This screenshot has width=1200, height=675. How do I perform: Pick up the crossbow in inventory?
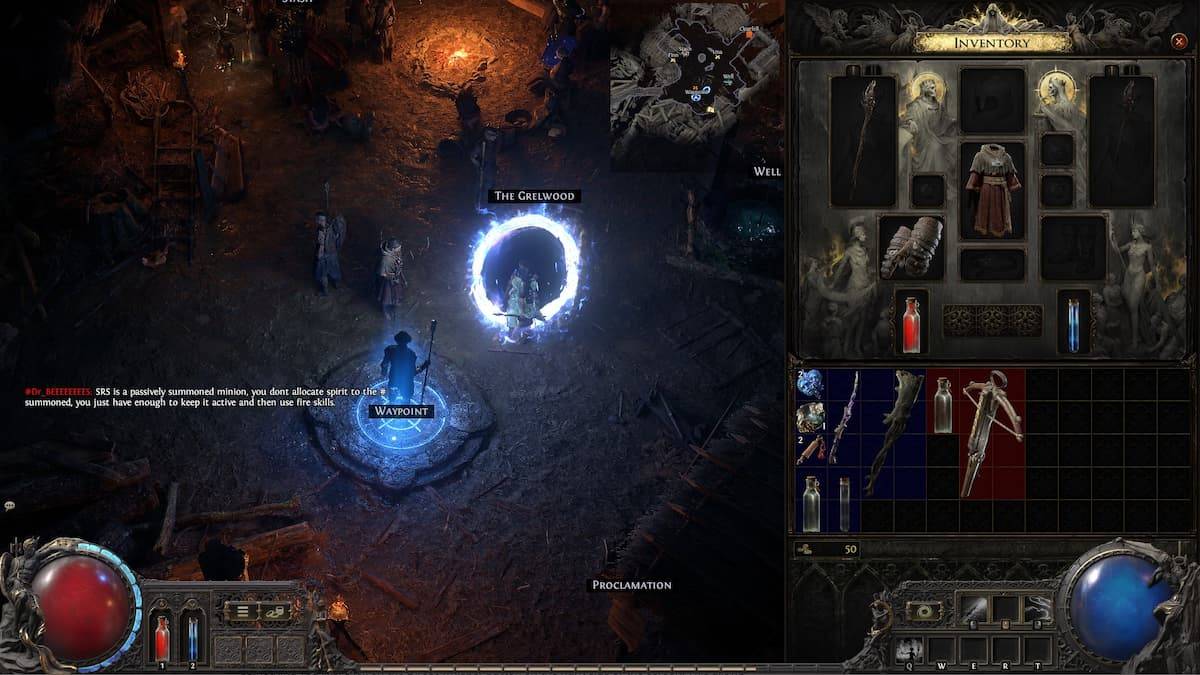coord(992,433)
